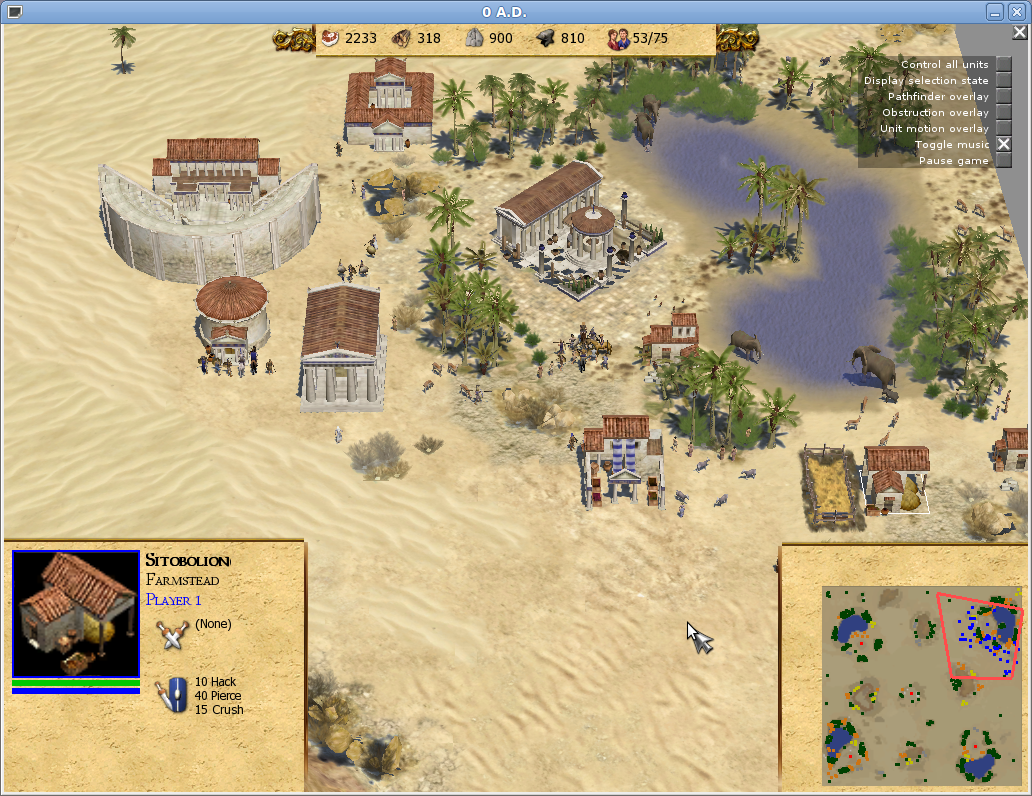Screen dimensions: 1032x796
Task: Tick the Display selection state checkbox
Action: 1004,81
